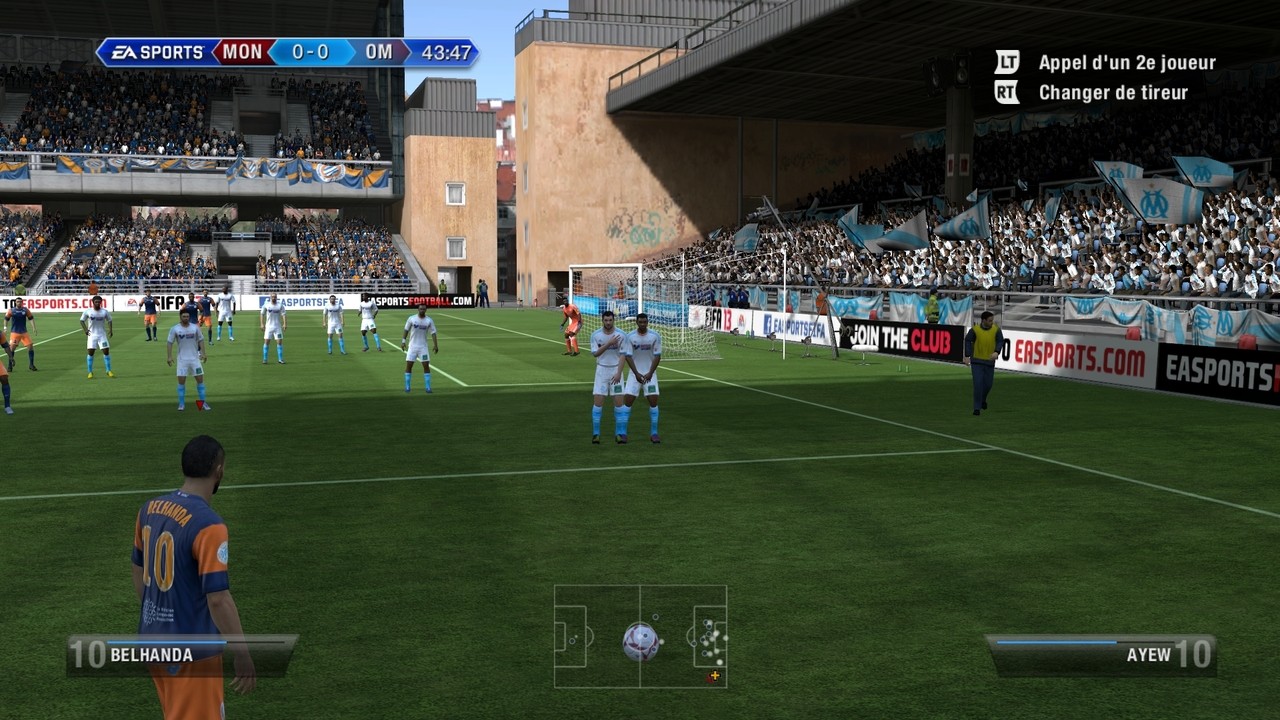Click the pitch radar minimap
This screenshot has width=1280, height=720.
[640, 636]
